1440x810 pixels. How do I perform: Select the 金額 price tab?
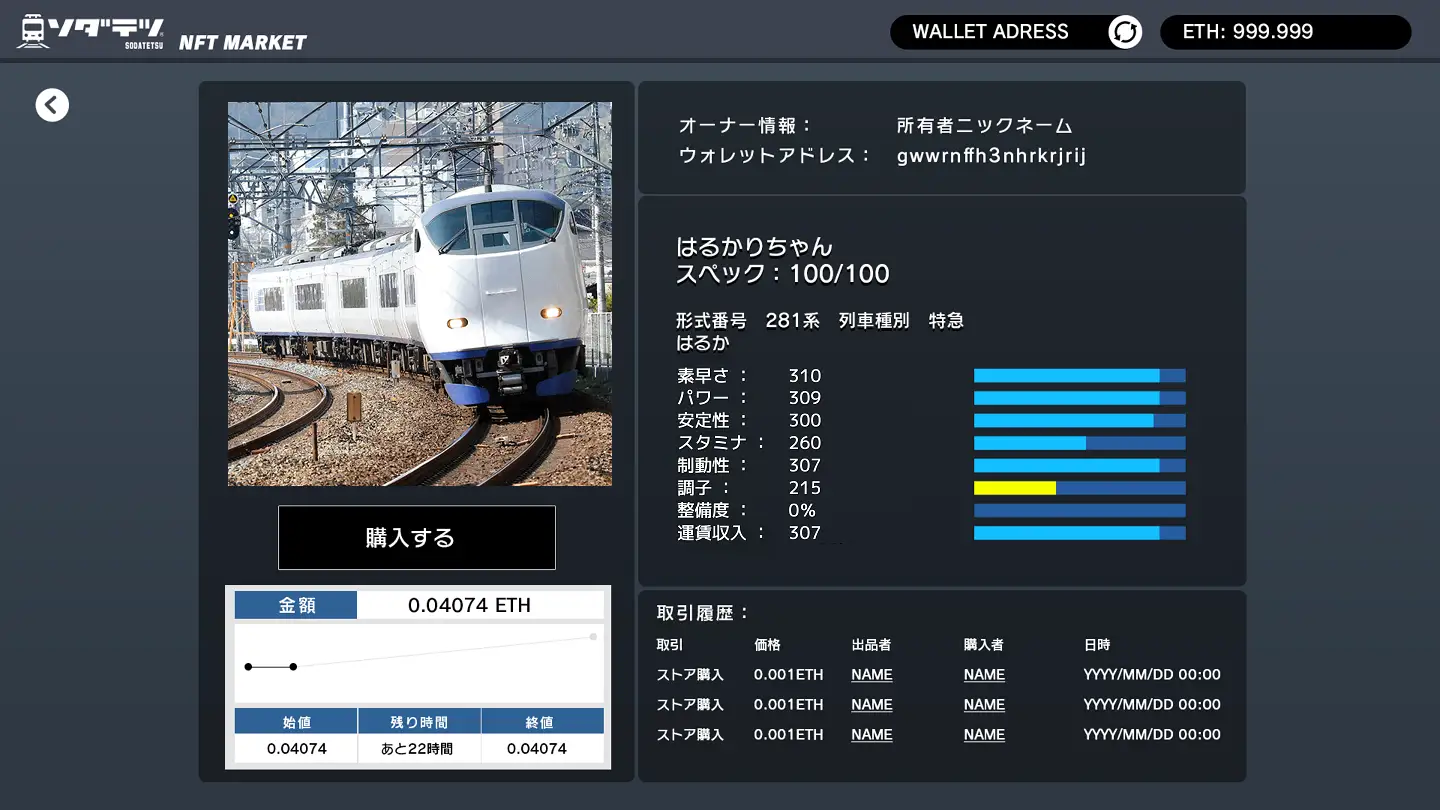tap(295, 604)
